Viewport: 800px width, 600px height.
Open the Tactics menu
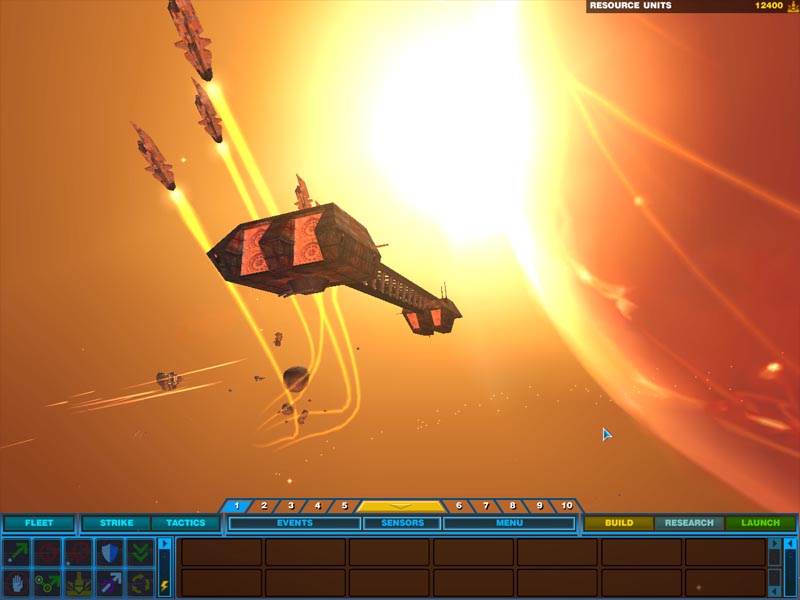point(185,523)
